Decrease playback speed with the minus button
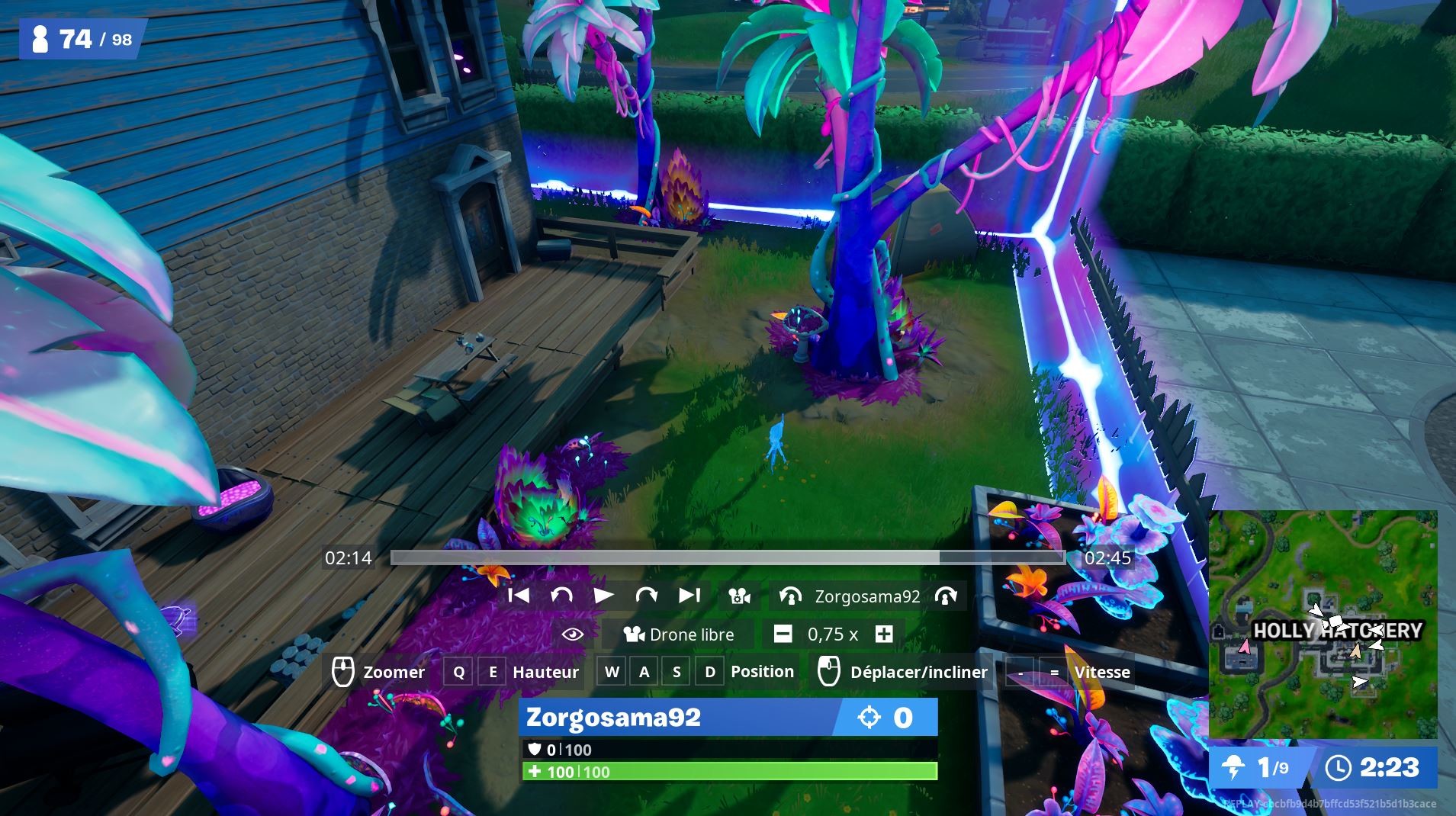The height and width of the screenshot is (816, 1456). (x=783, y=634)
